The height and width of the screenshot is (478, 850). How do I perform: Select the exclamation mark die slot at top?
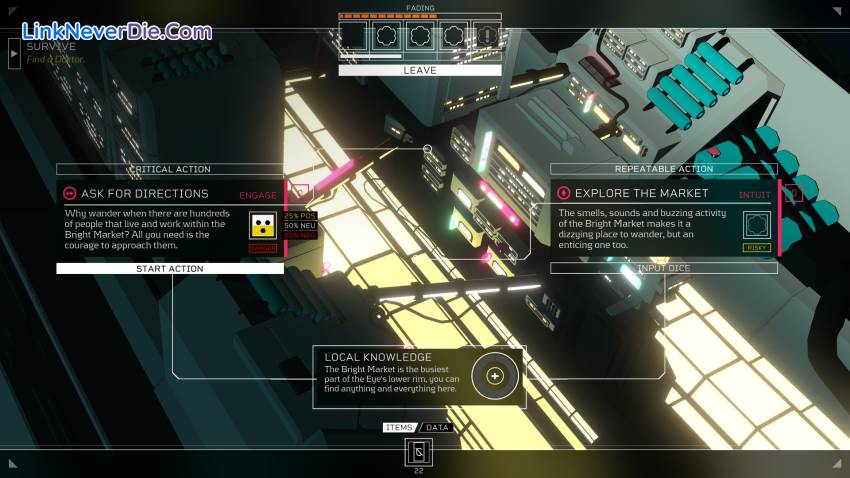tap(486, 38)
